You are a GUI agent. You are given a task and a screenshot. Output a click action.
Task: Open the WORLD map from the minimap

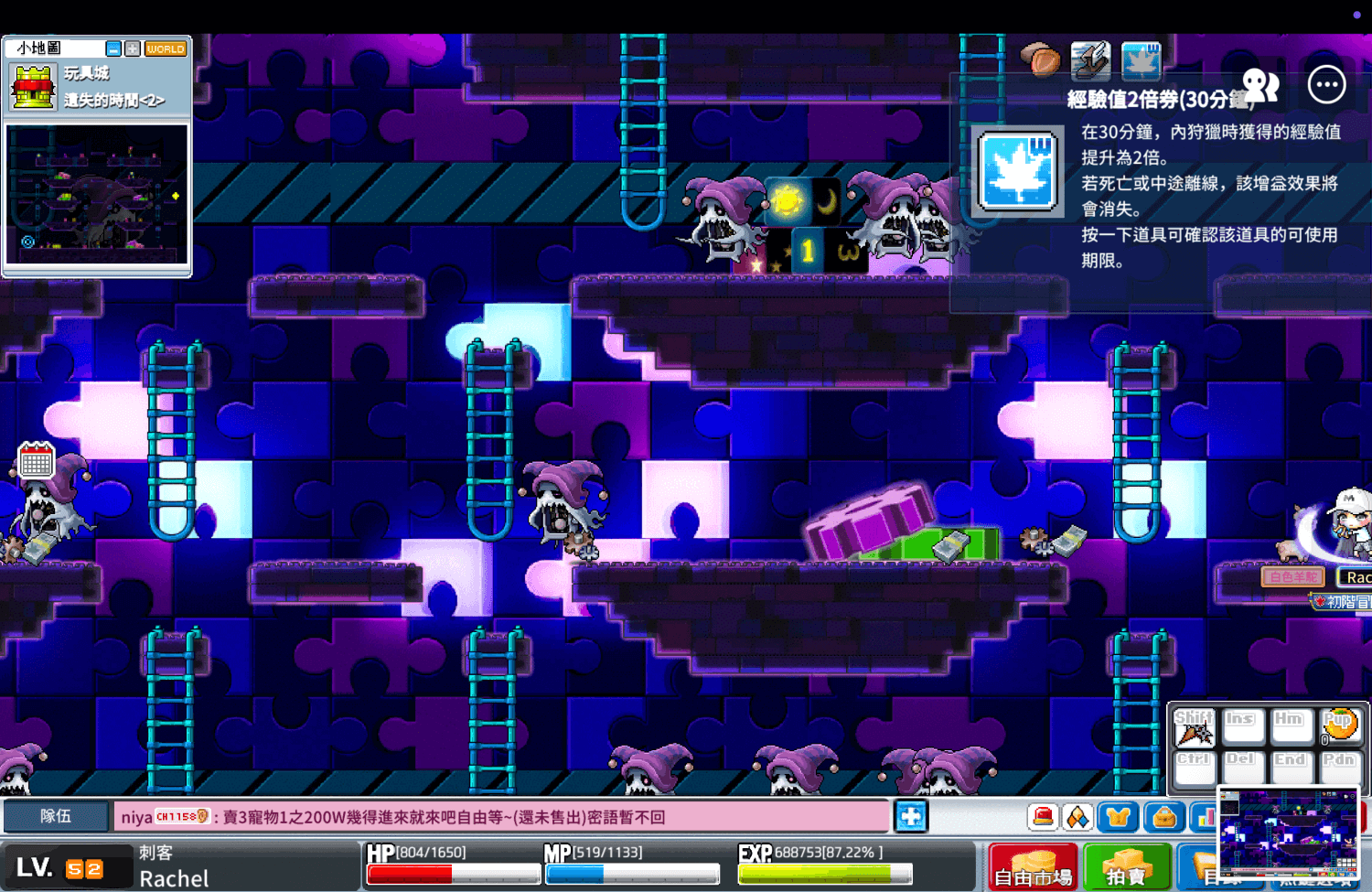click(166, 48)
